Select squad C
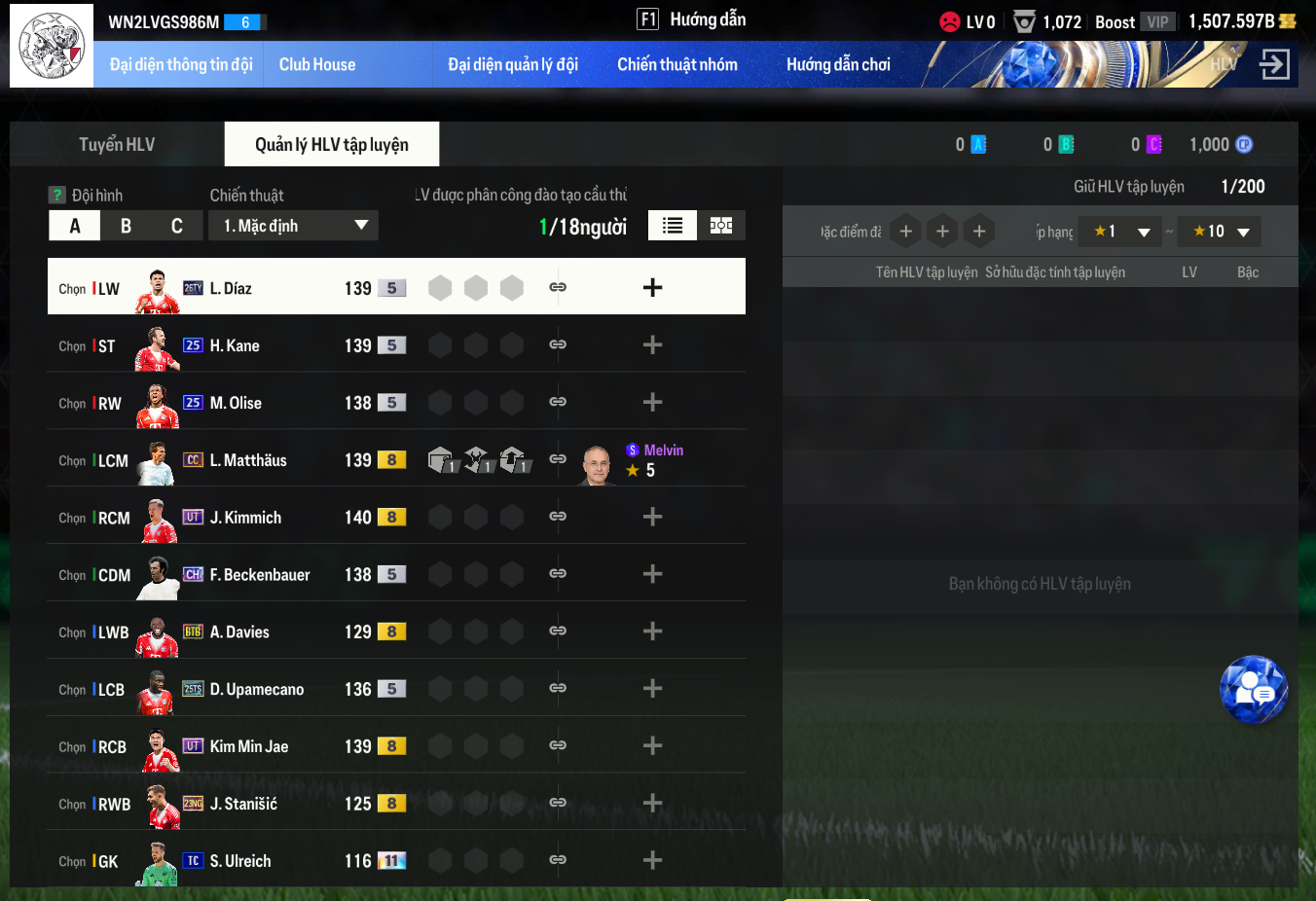1316x901 pixels. 177,226
